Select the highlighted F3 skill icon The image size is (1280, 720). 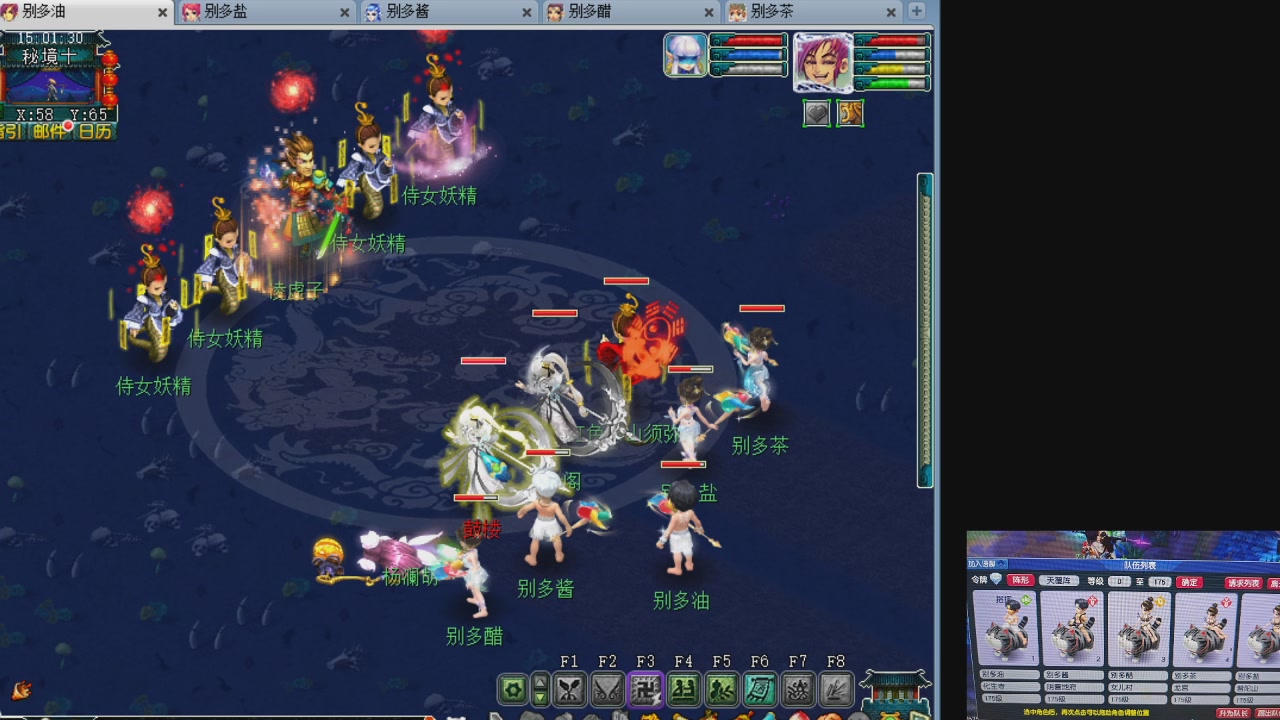[646, 688]
